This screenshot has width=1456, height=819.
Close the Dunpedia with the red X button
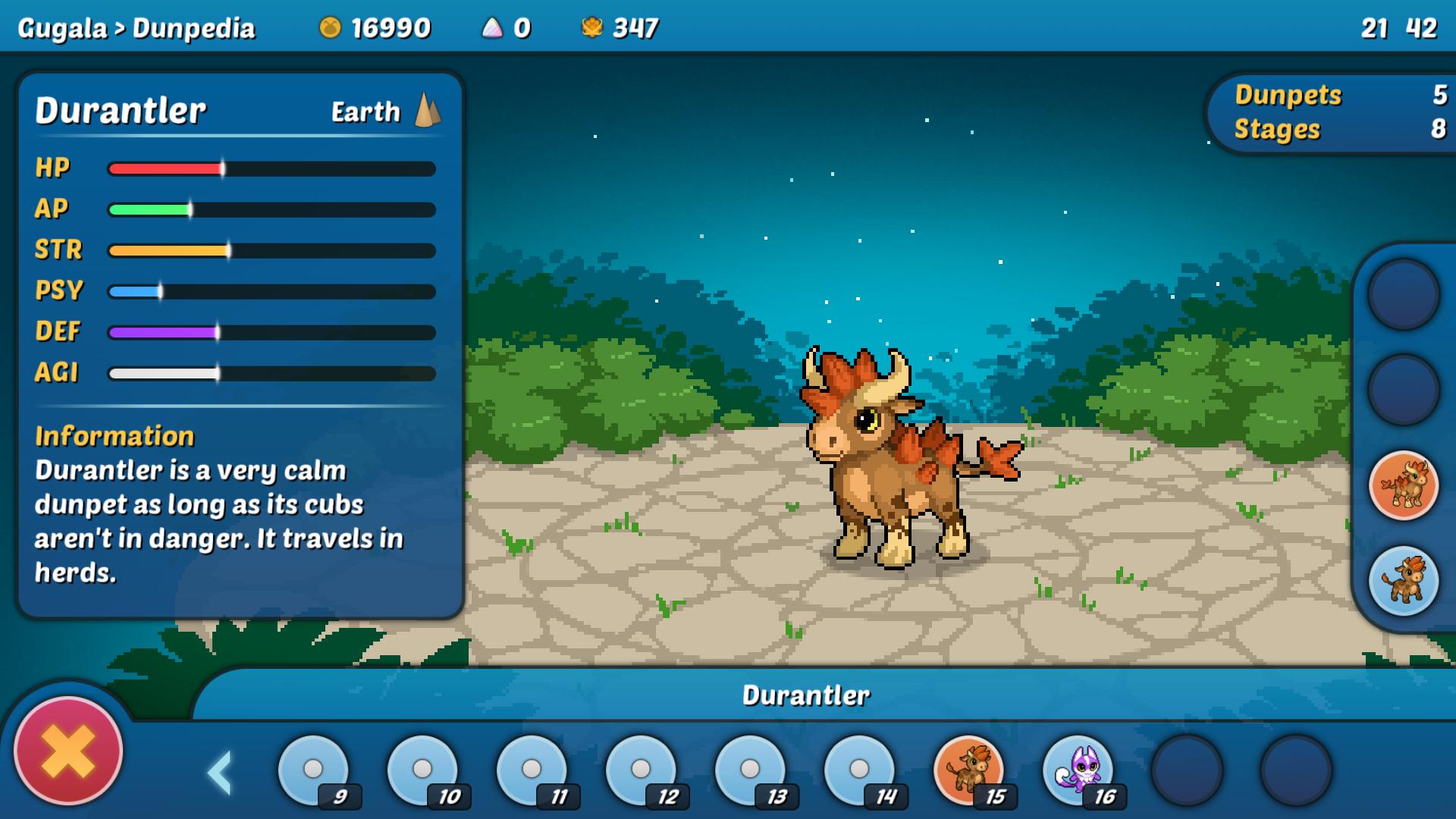coord(68,751)
